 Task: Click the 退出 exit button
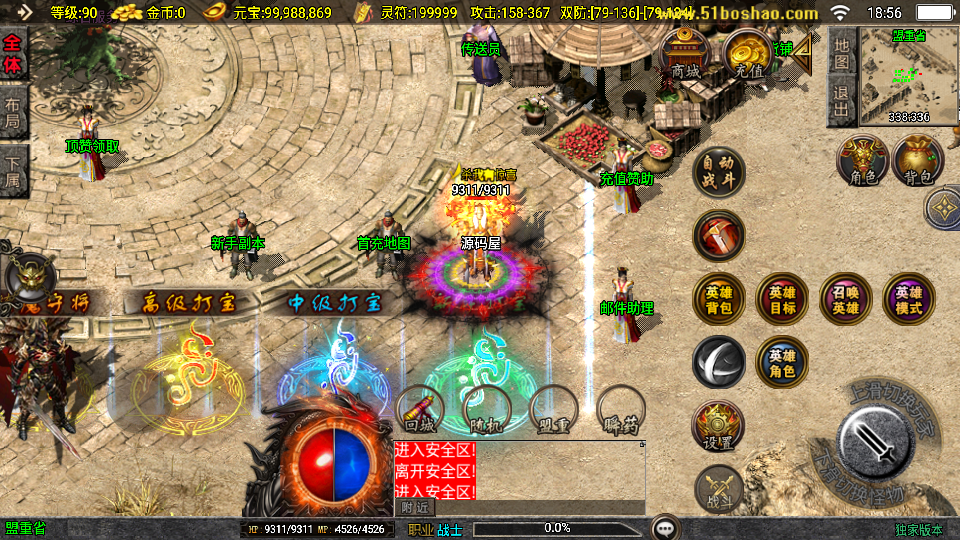(x=842, y=101)
